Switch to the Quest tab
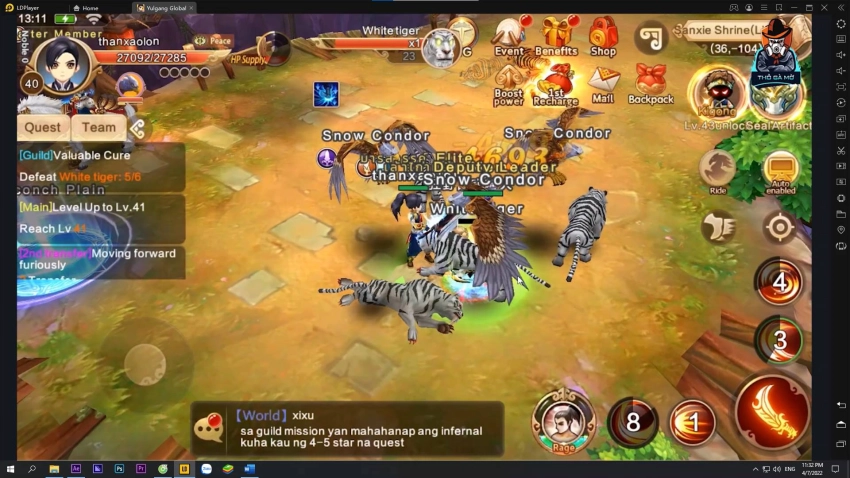The width and height of the screenshot is (850, 478). coord(43,127)
